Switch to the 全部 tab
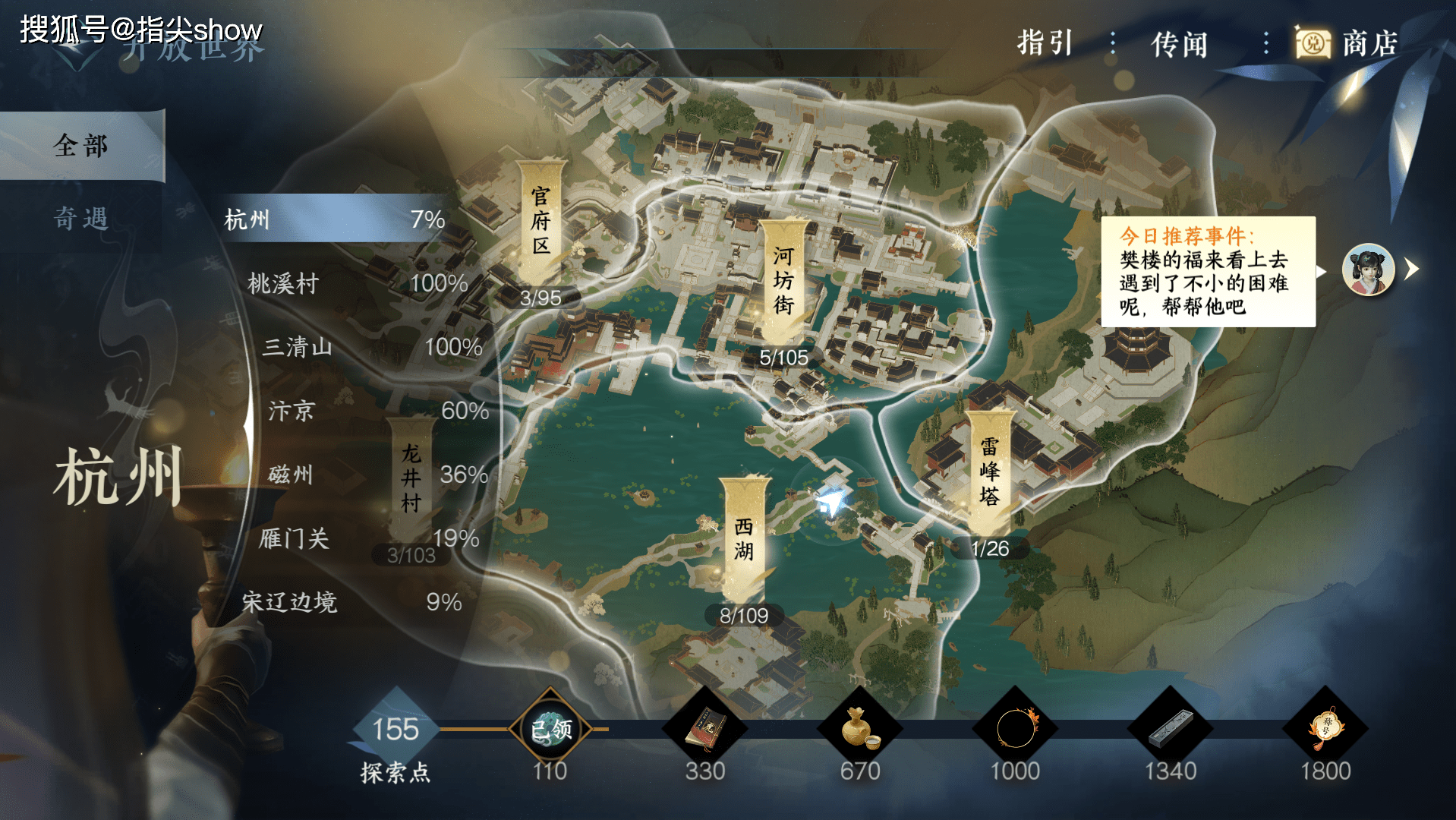This screenshot has width=1456, height=820. 81,145
